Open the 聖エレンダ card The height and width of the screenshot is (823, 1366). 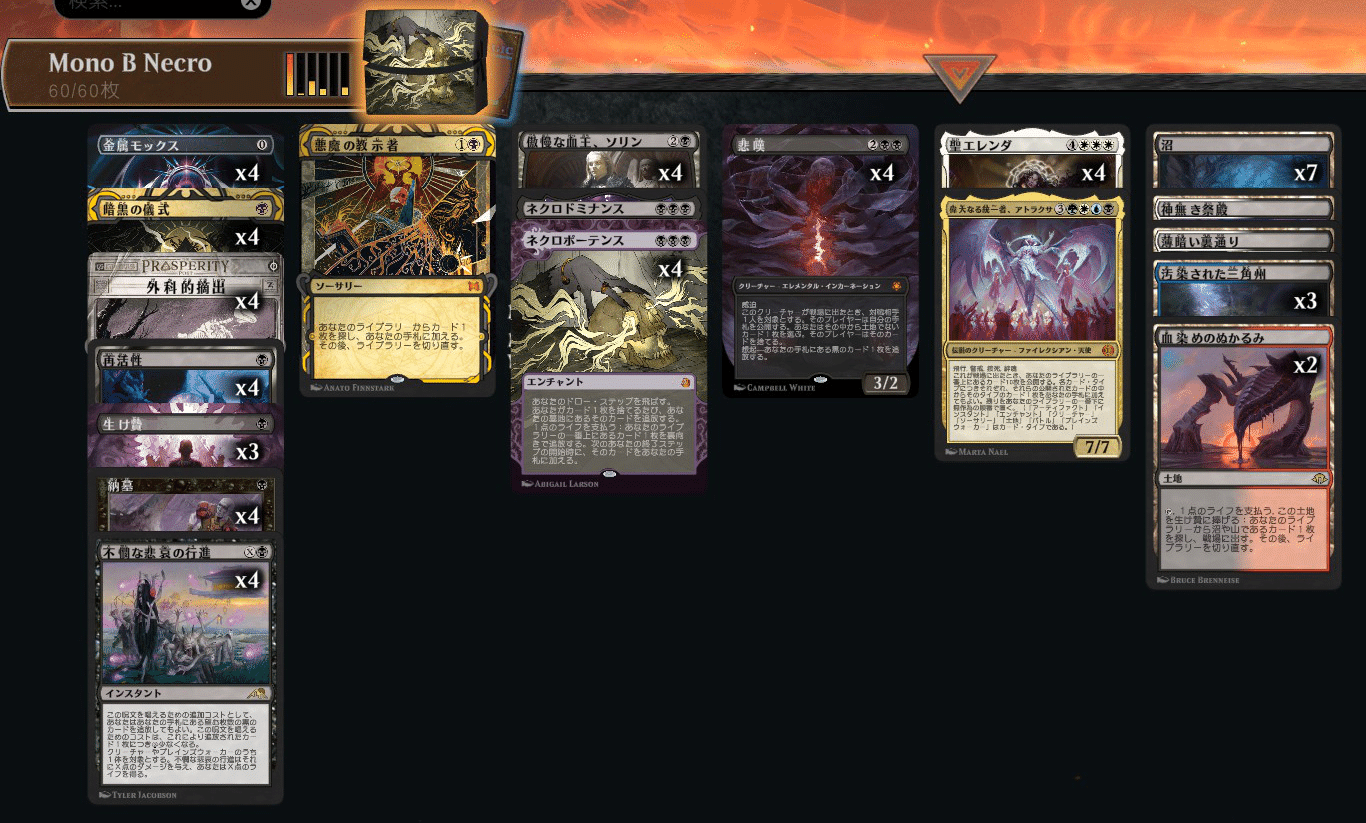pos(1031,145)
